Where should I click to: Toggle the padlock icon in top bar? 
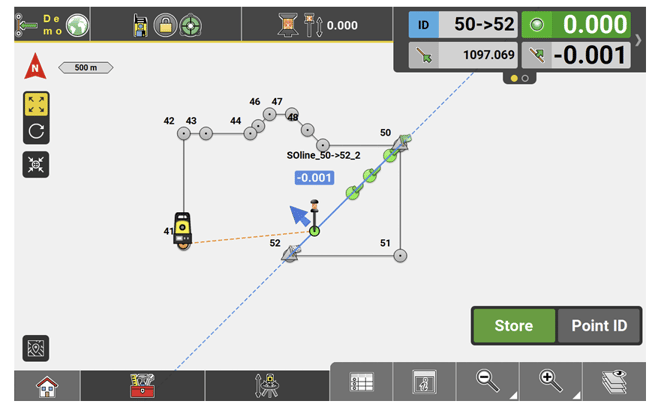coord(167,25)
